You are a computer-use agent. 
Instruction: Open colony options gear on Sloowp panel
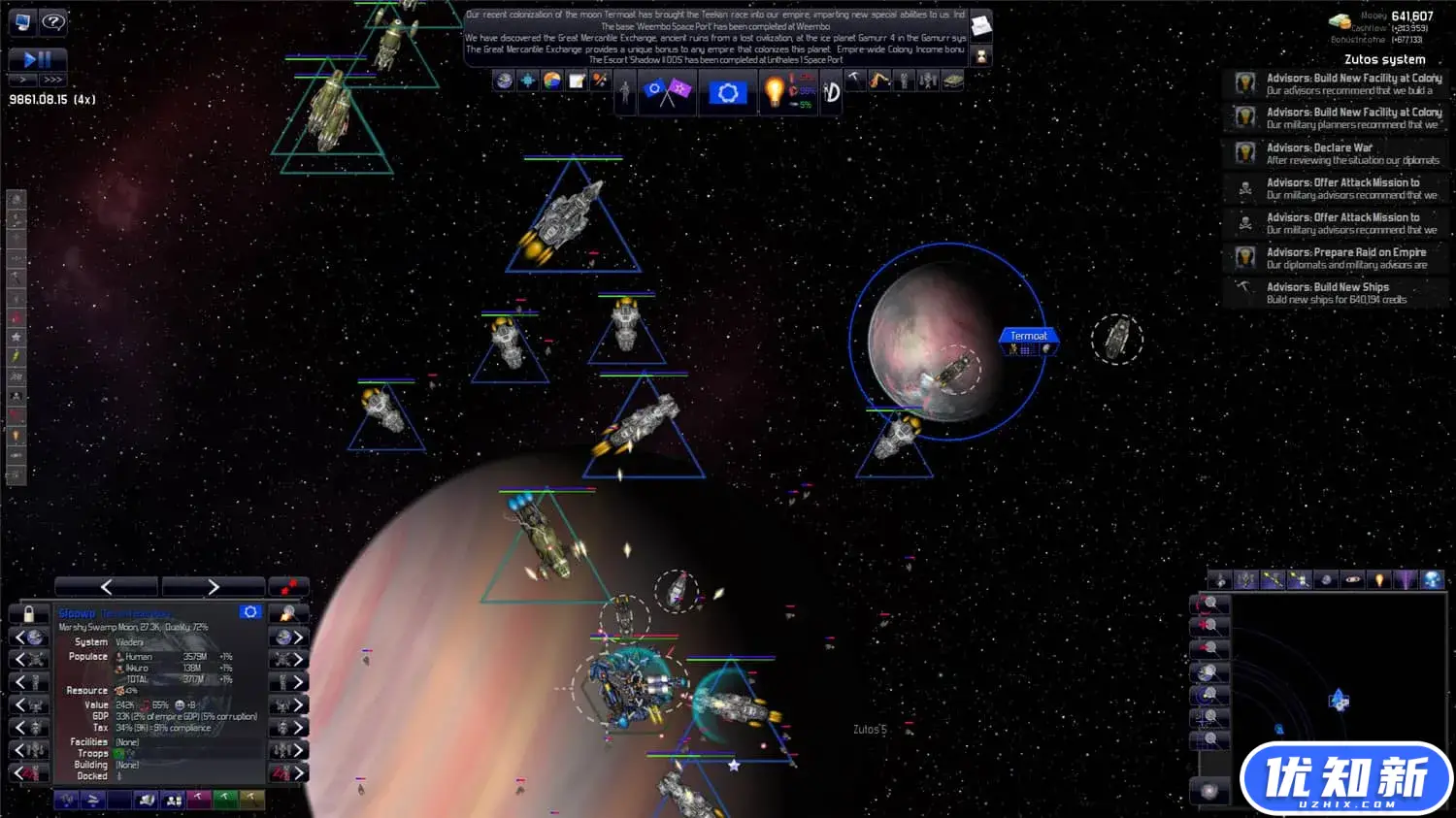tap(251, 612)
